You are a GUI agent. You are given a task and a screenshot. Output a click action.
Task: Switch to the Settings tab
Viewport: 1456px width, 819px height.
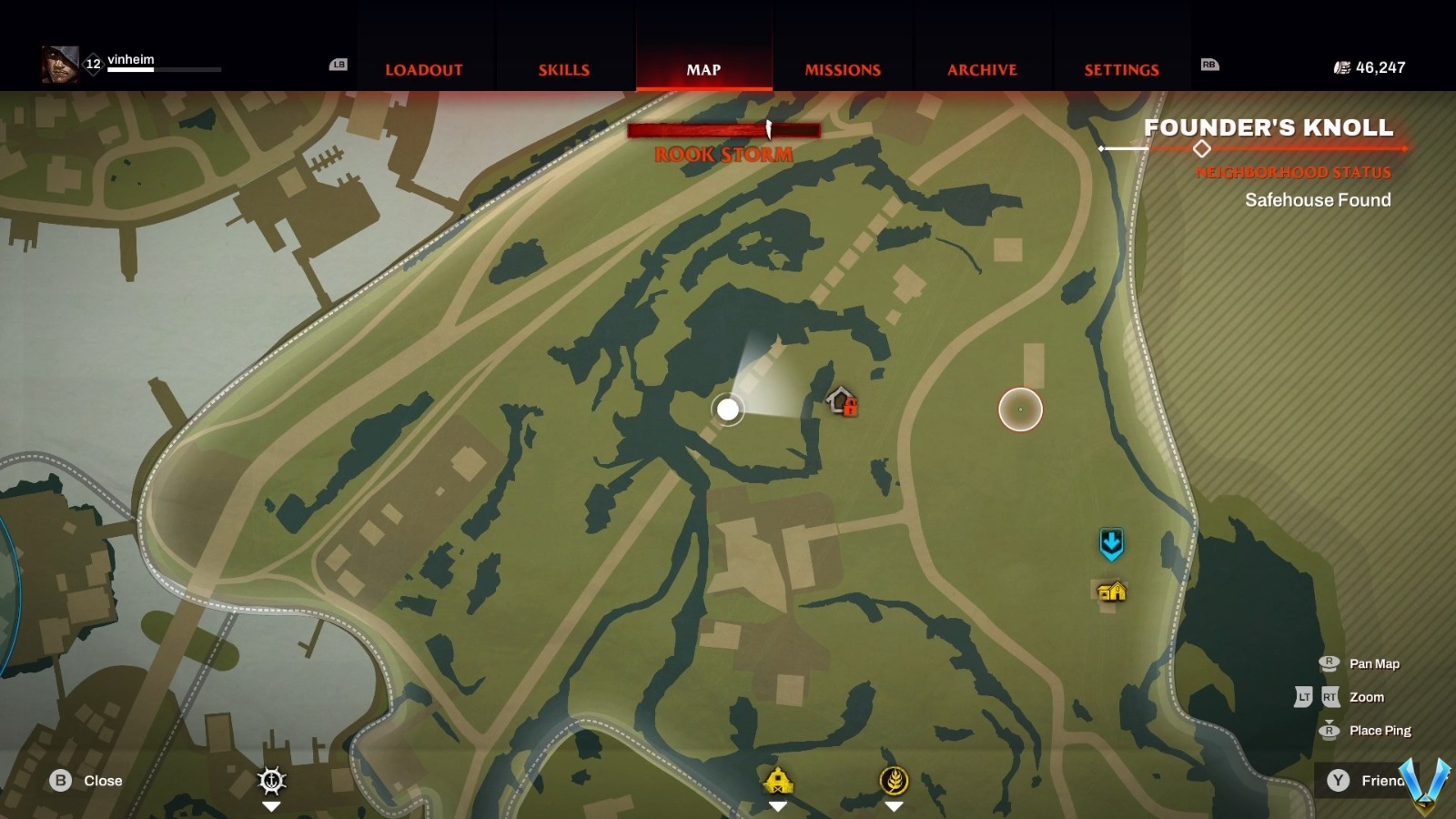[1121, 70]
